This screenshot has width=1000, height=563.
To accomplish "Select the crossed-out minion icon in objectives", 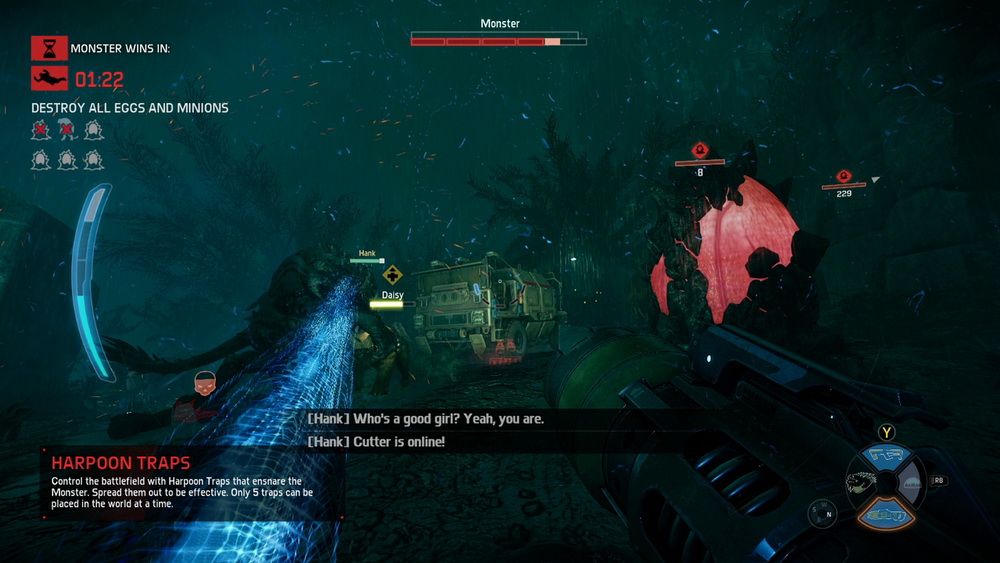I will point(66,129).
